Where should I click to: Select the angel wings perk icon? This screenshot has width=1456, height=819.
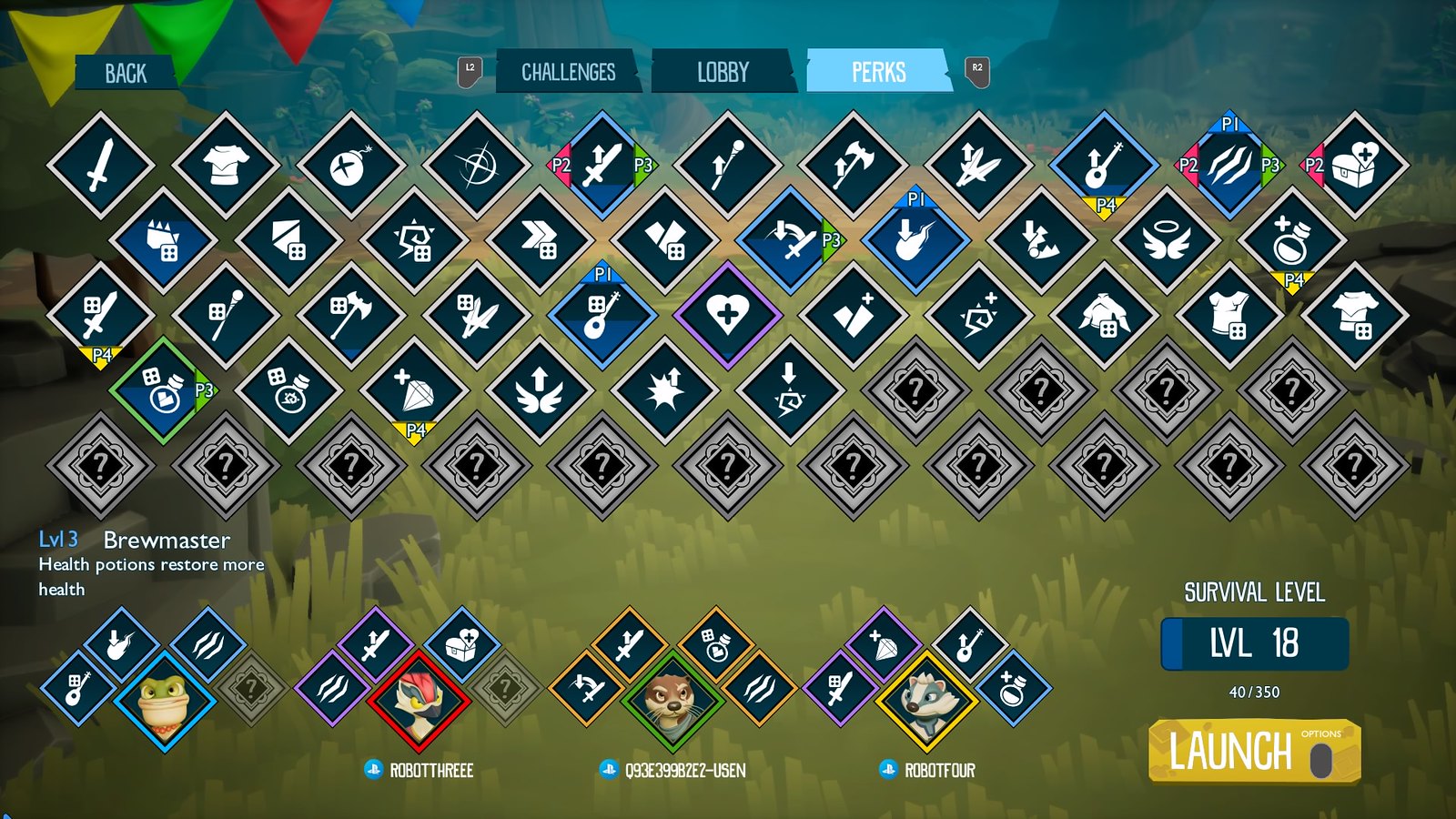tap(537, 389)
